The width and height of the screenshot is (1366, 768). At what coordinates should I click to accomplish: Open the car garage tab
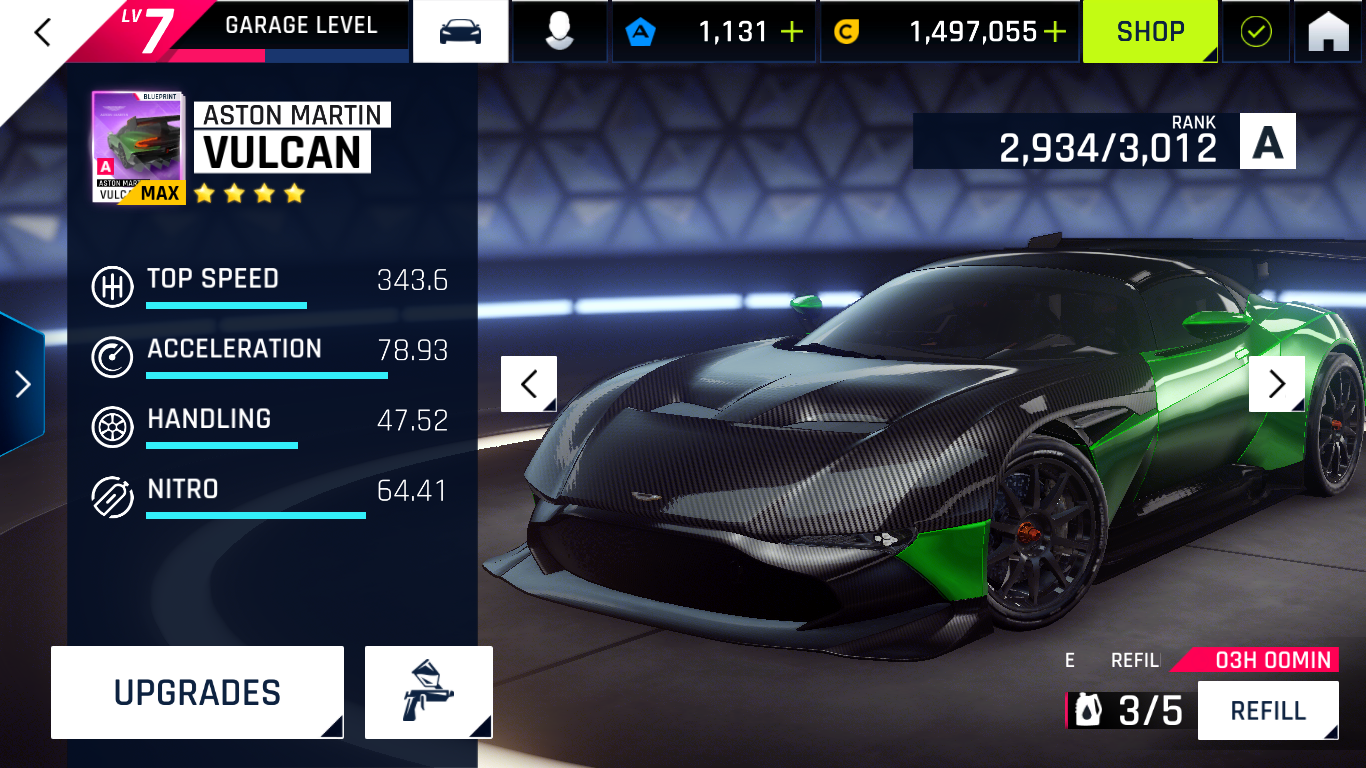coord(460,32)
